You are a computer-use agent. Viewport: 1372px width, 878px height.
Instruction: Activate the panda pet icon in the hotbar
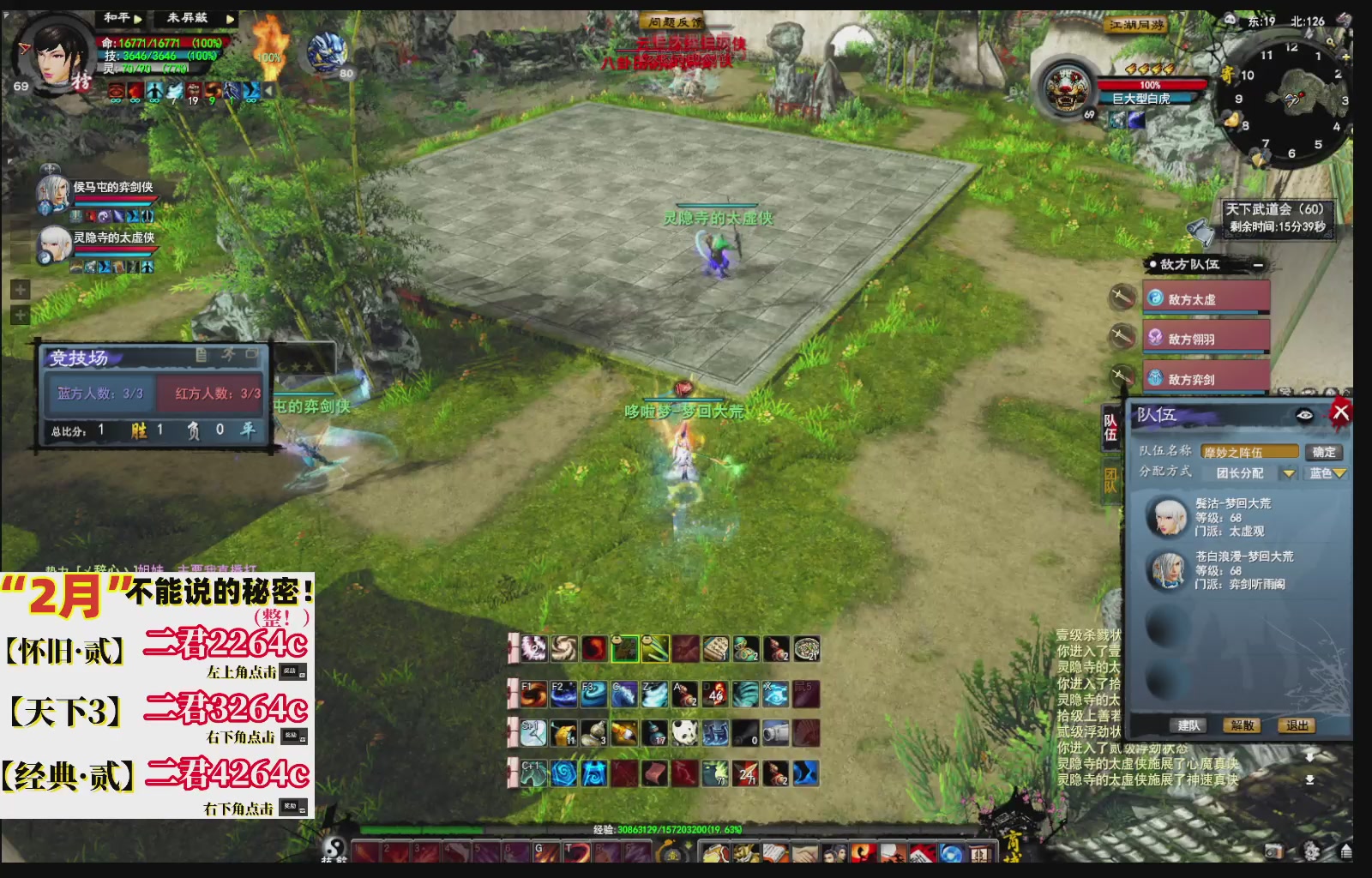click(683, 732)
